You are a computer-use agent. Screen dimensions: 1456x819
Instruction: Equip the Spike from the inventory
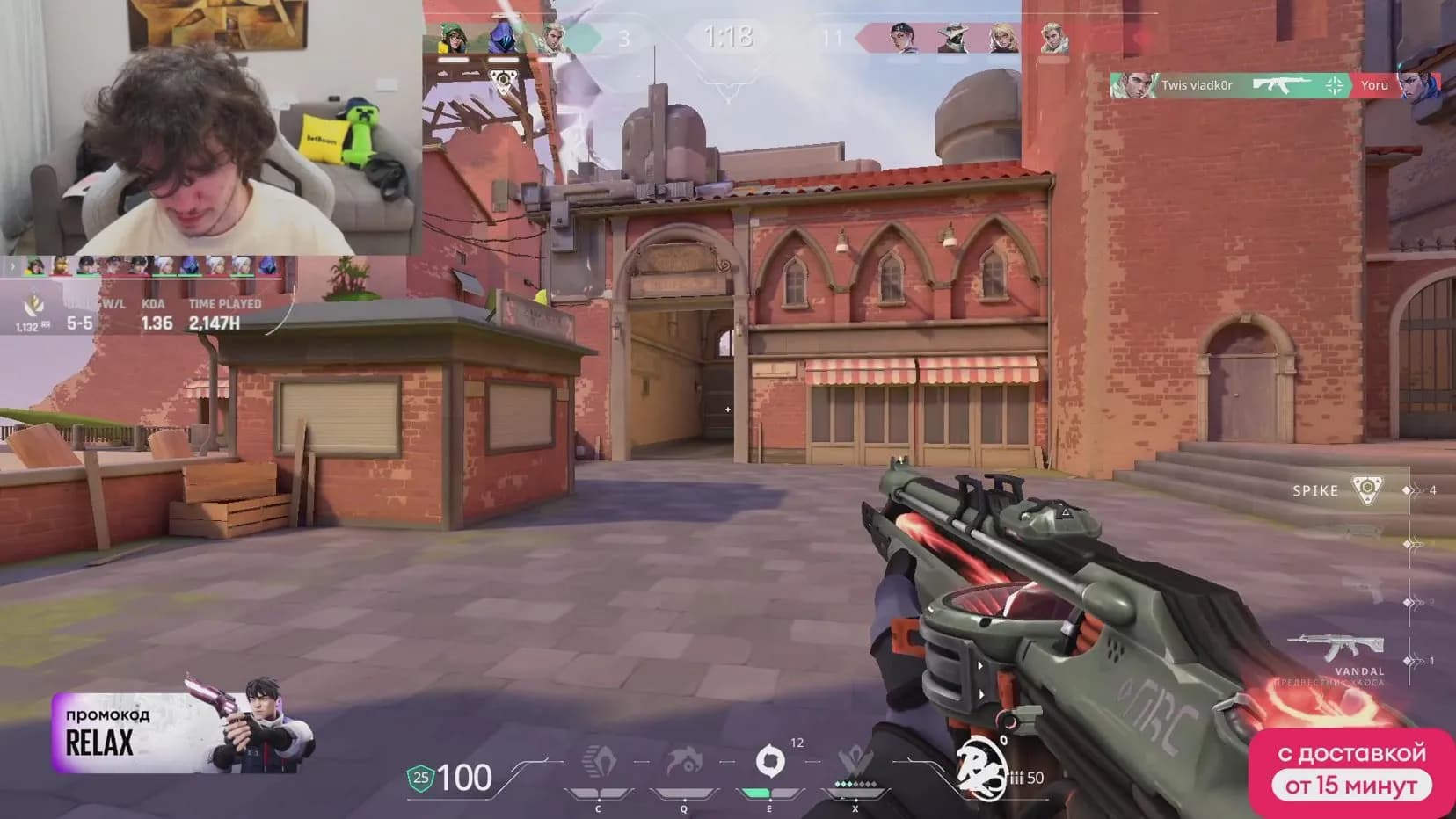click(x=1365, y=490)
